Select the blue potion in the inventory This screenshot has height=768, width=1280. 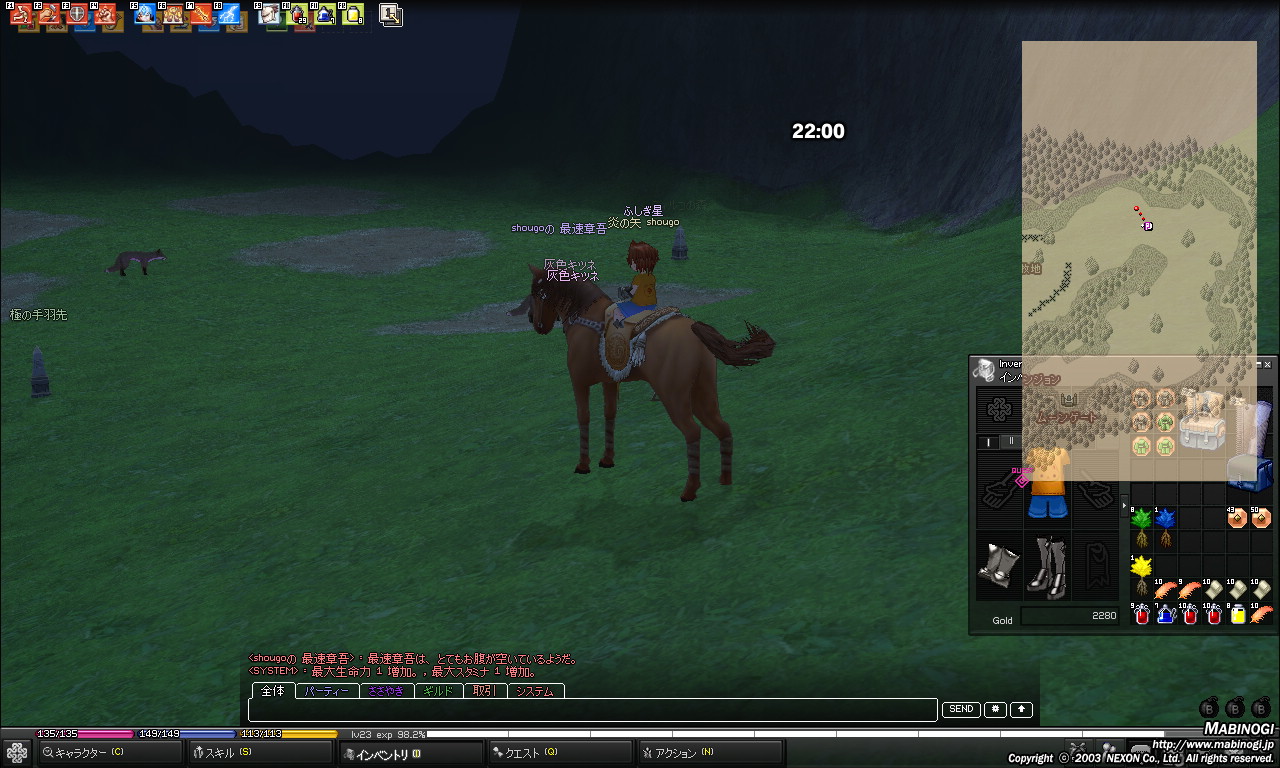tap(1166, 615)
